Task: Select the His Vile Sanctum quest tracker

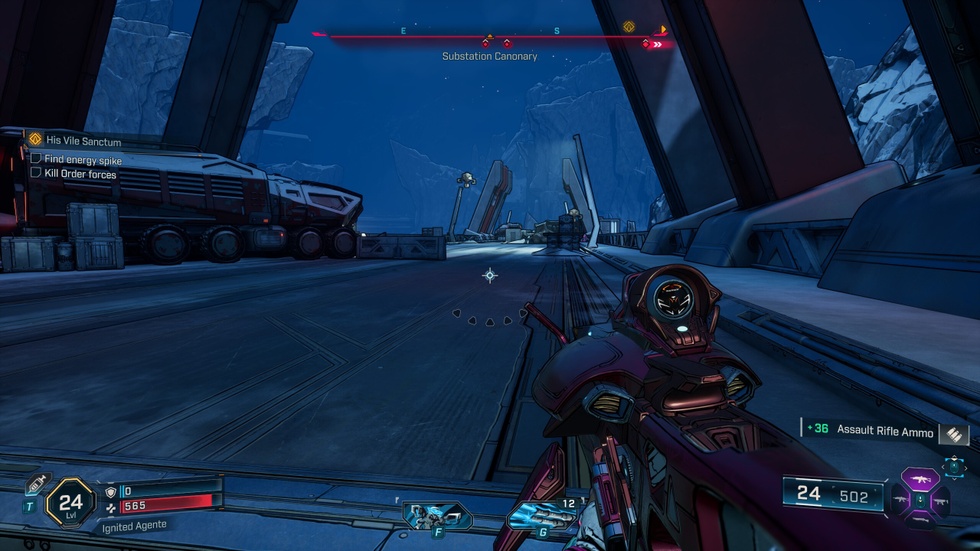Action: coord(82,141)
